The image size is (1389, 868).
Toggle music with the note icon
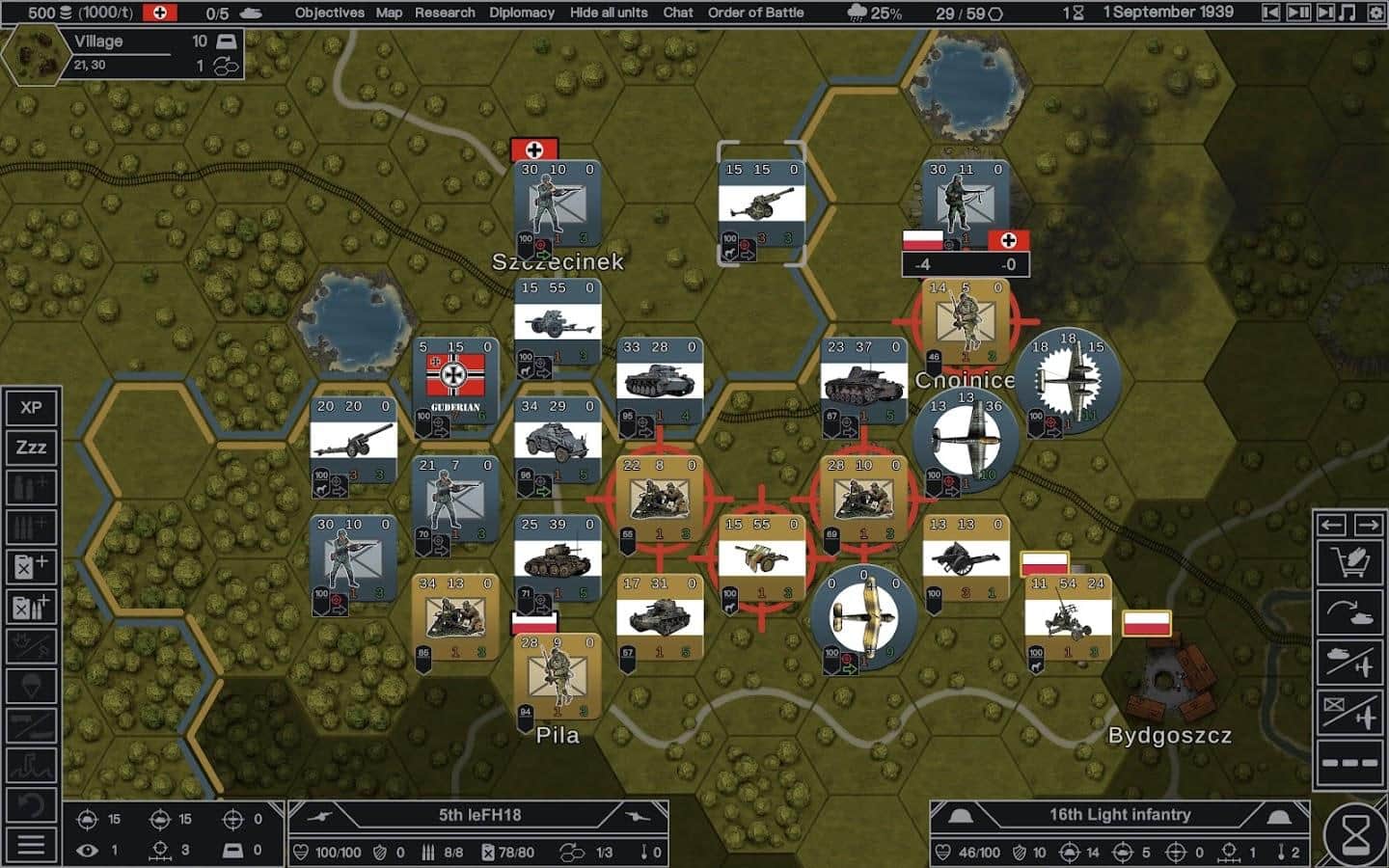pos(1349,13)
